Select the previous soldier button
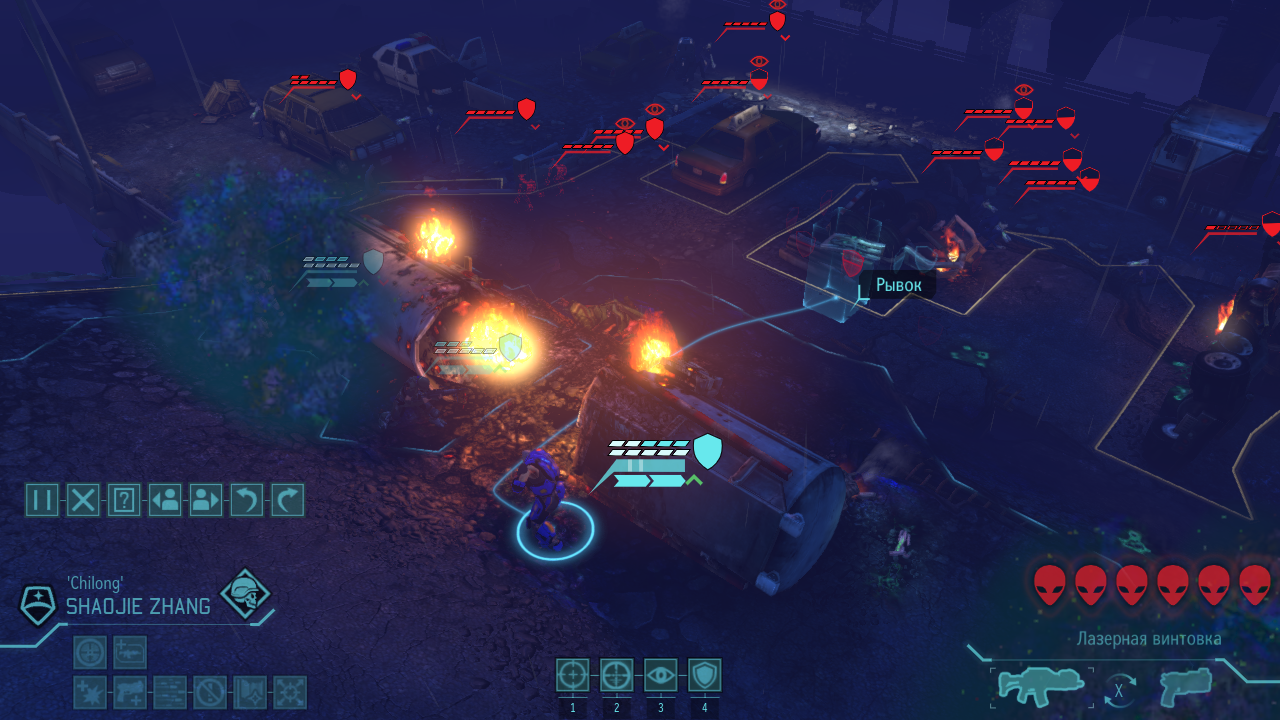 coord(165,499)
